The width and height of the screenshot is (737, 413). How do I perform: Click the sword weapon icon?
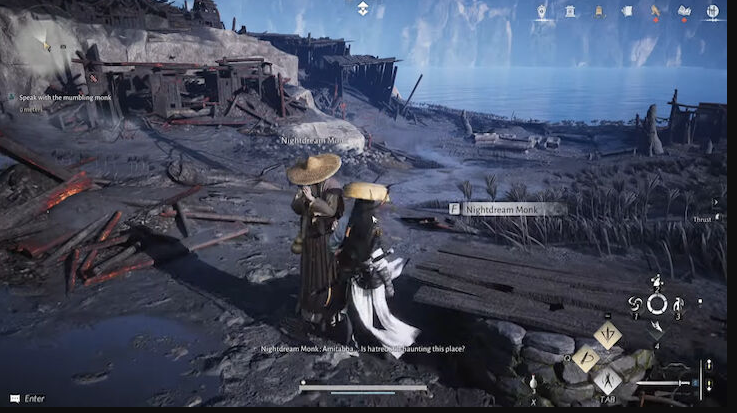pos(662,382)
